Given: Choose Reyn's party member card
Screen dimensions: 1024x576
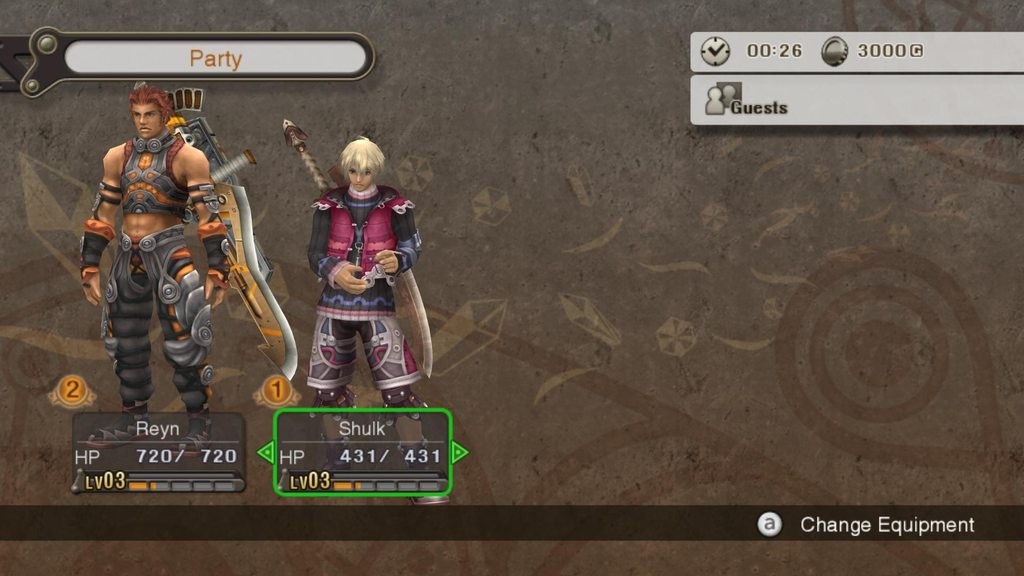Looking at the screenshot, I should coord(158,453).
